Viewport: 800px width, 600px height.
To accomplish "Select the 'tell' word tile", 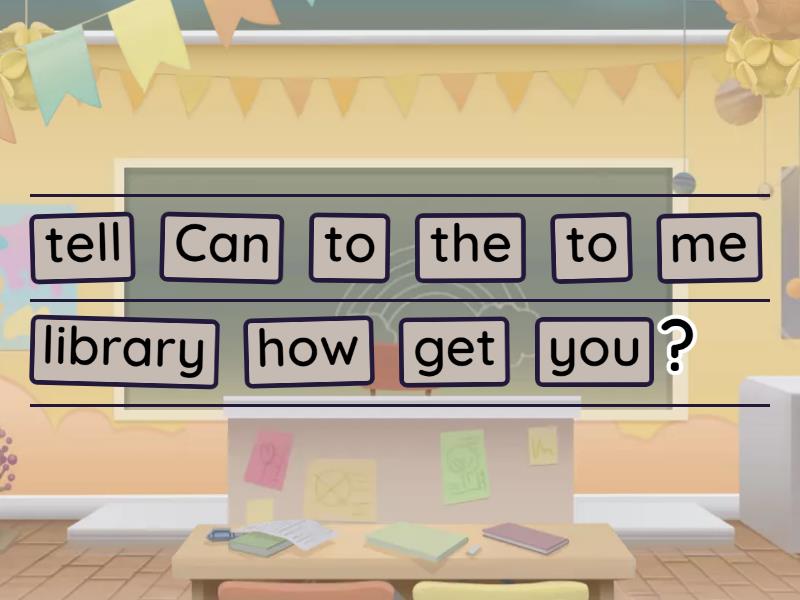I will pyautogui.click(x=82, y=246).
